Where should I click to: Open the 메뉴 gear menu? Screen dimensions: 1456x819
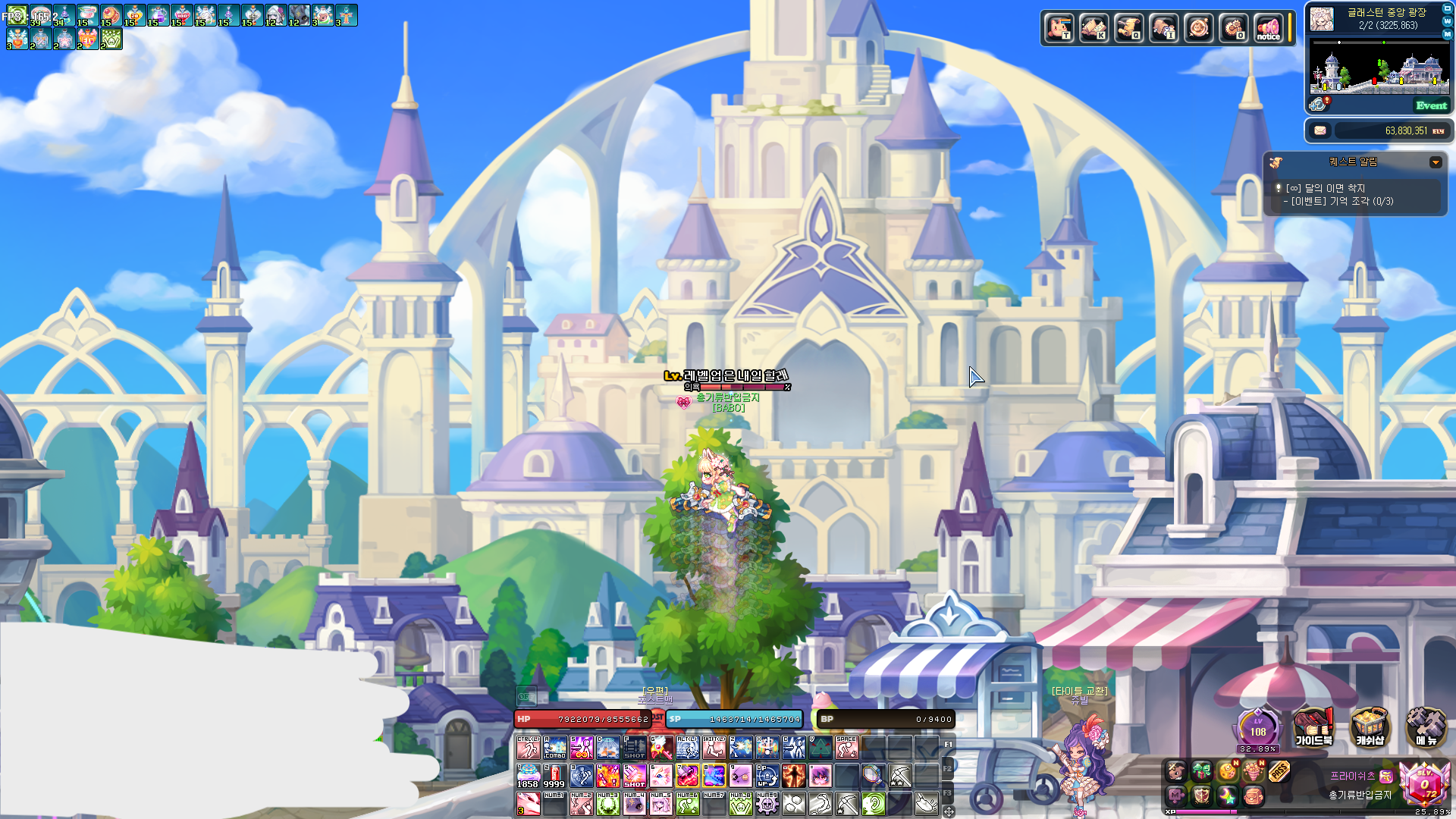(x=1426, y=727)
